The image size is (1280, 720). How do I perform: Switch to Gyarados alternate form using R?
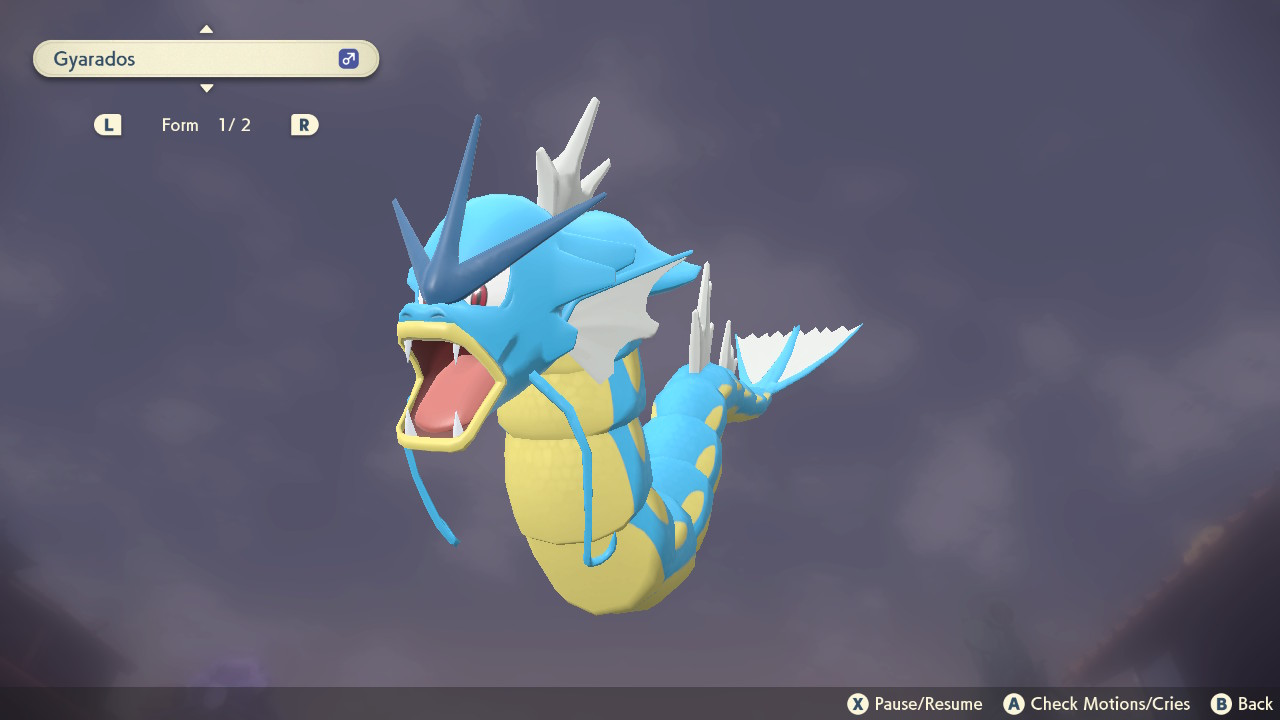point(303,124)
